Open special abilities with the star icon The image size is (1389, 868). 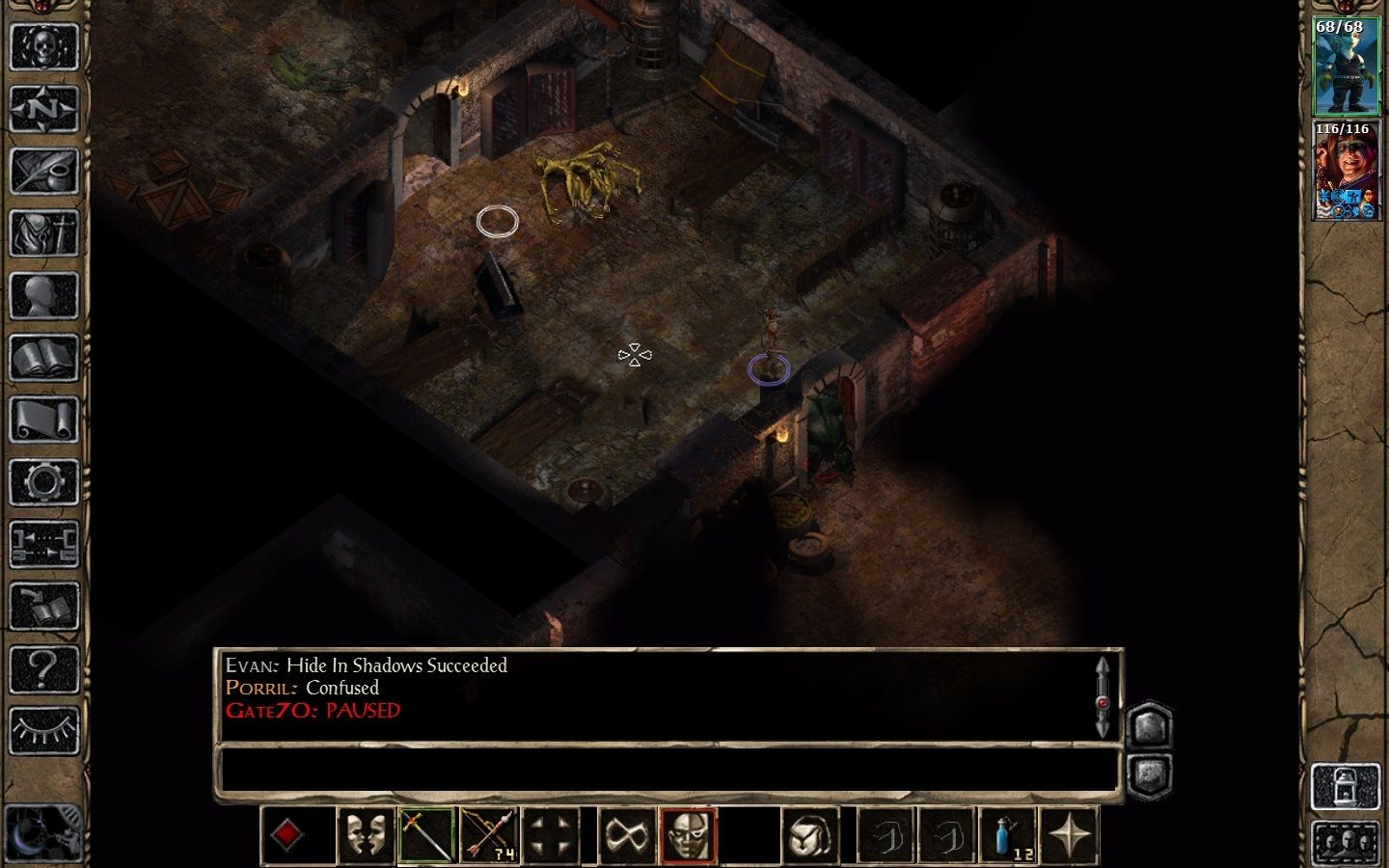coord(1070,835)
